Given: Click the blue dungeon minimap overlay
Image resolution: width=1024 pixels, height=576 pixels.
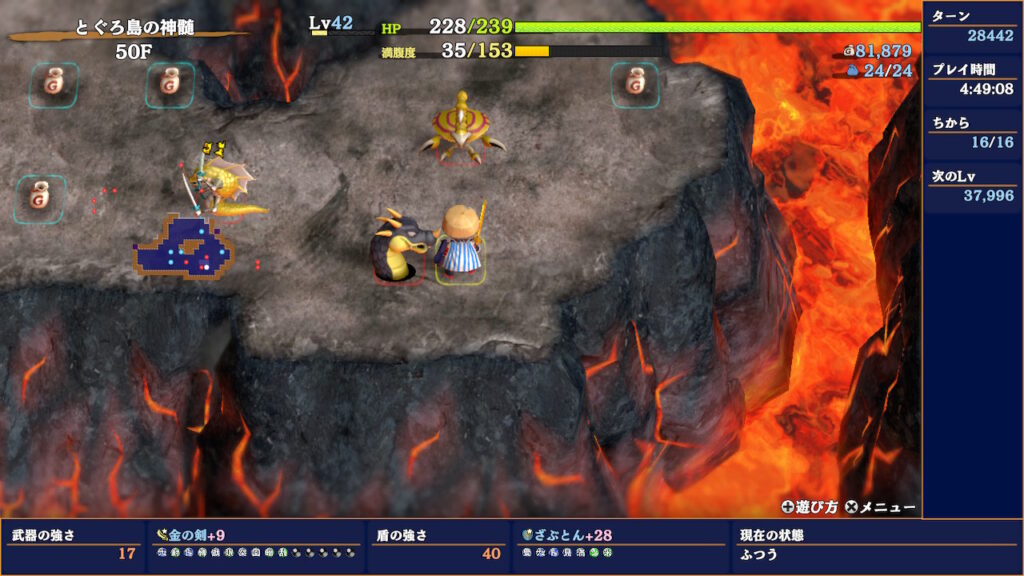Looking at the screenshot, I should click(x=184, y=247).
